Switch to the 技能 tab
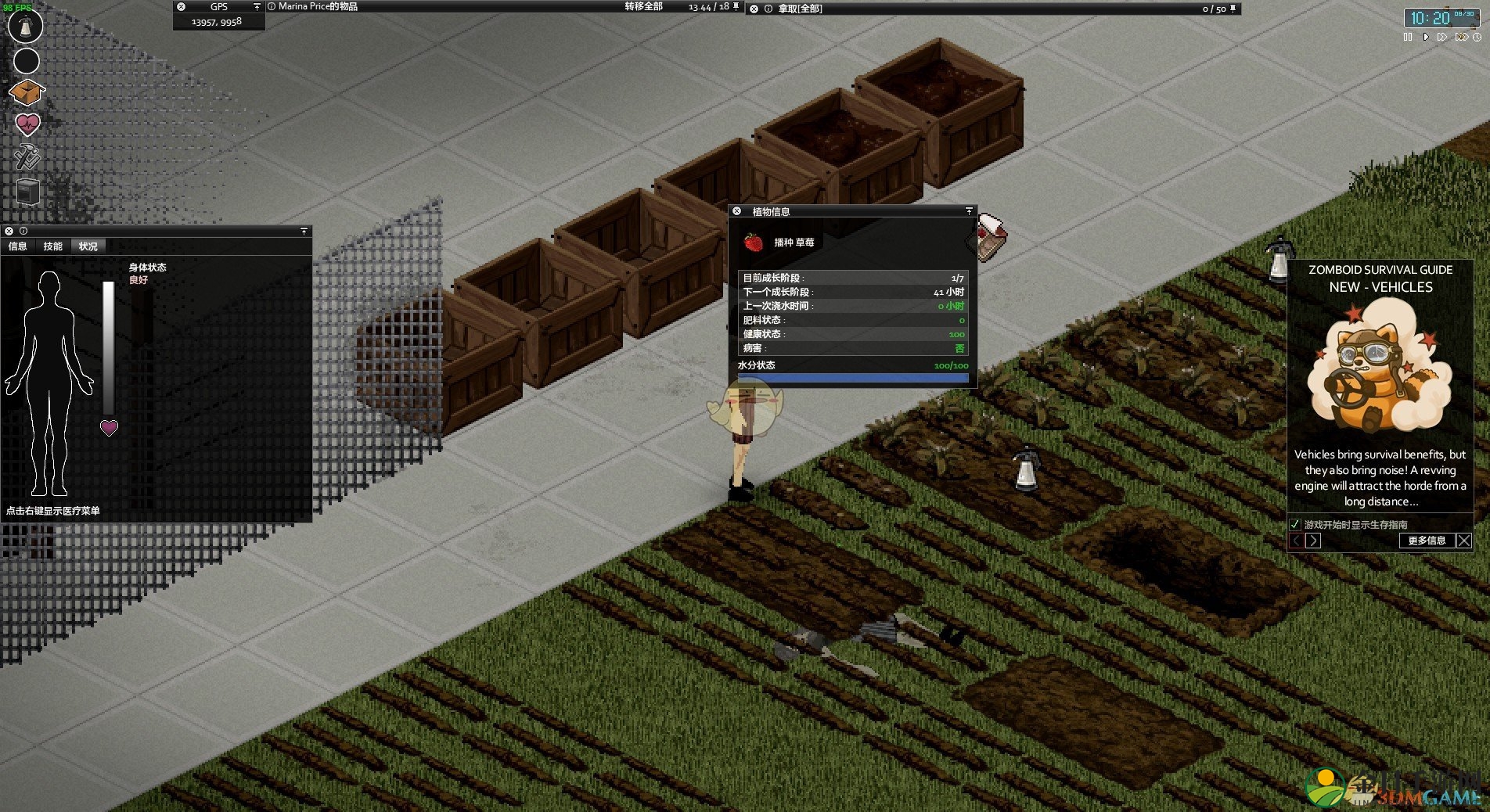The width and height of the screenshot is (1490, 812). click(53, 246)
